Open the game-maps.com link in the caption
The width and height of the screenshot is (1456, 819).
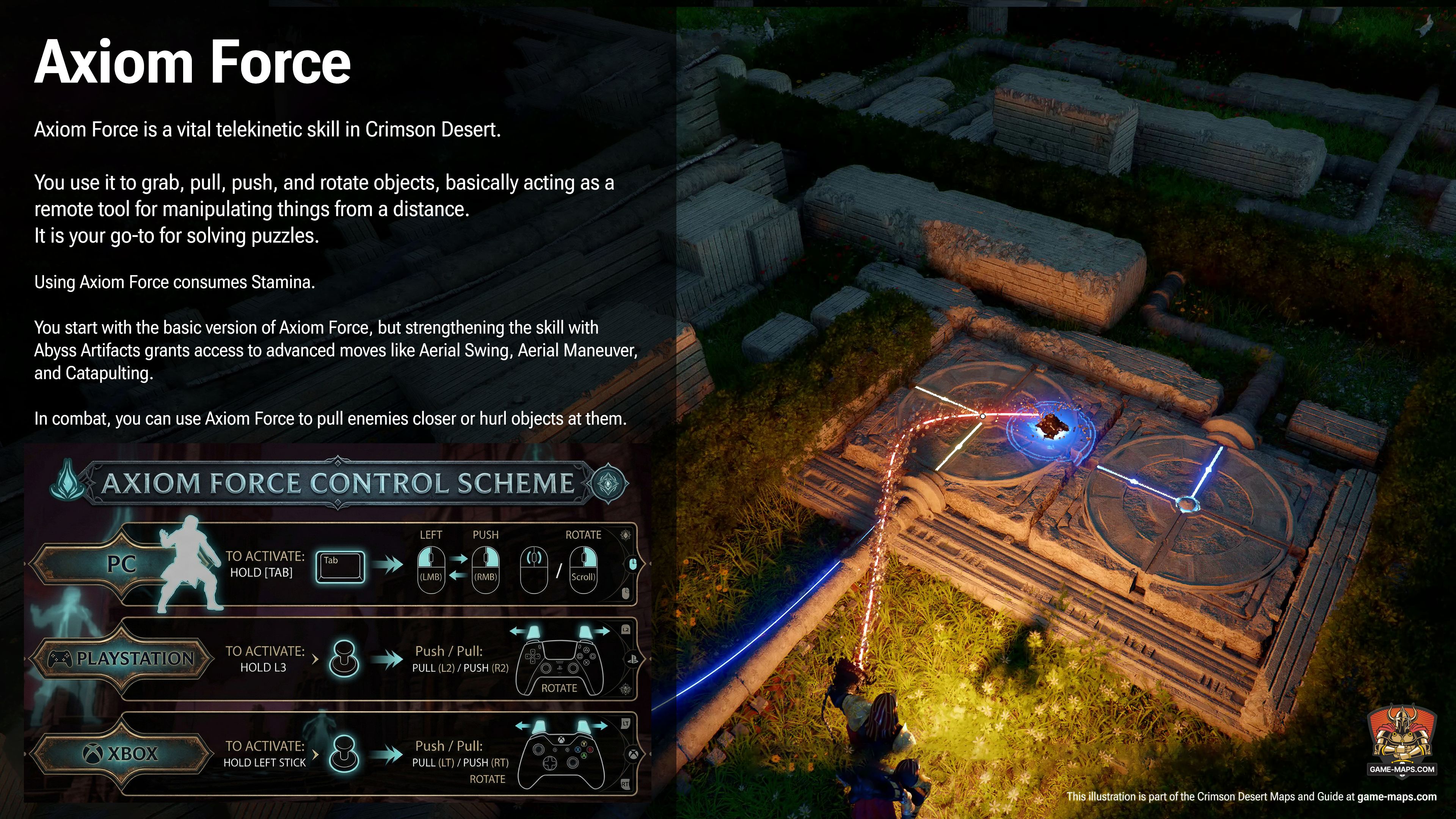[1396, 797]
